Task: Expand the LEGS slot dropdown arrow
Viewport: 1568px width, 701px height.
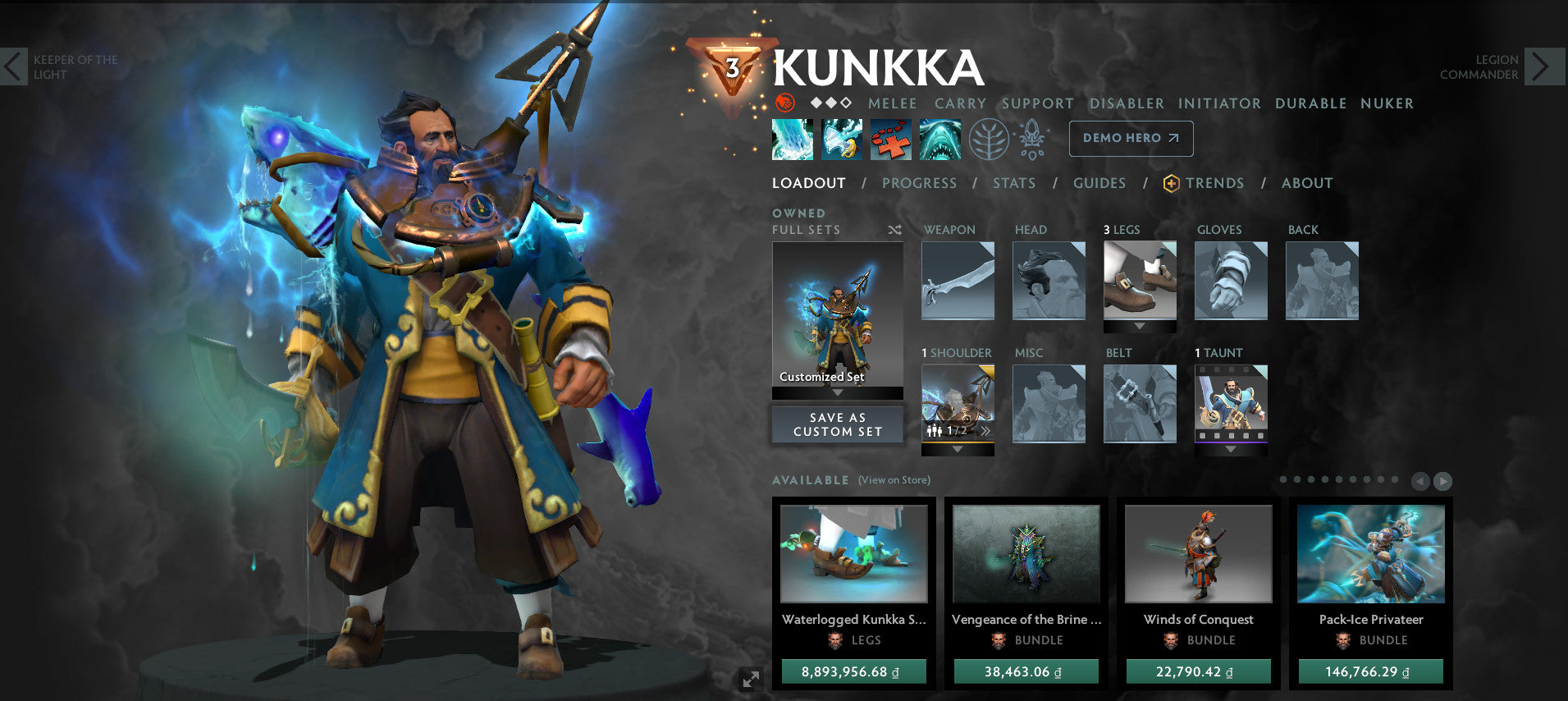Action: (x=1140, y=326)
